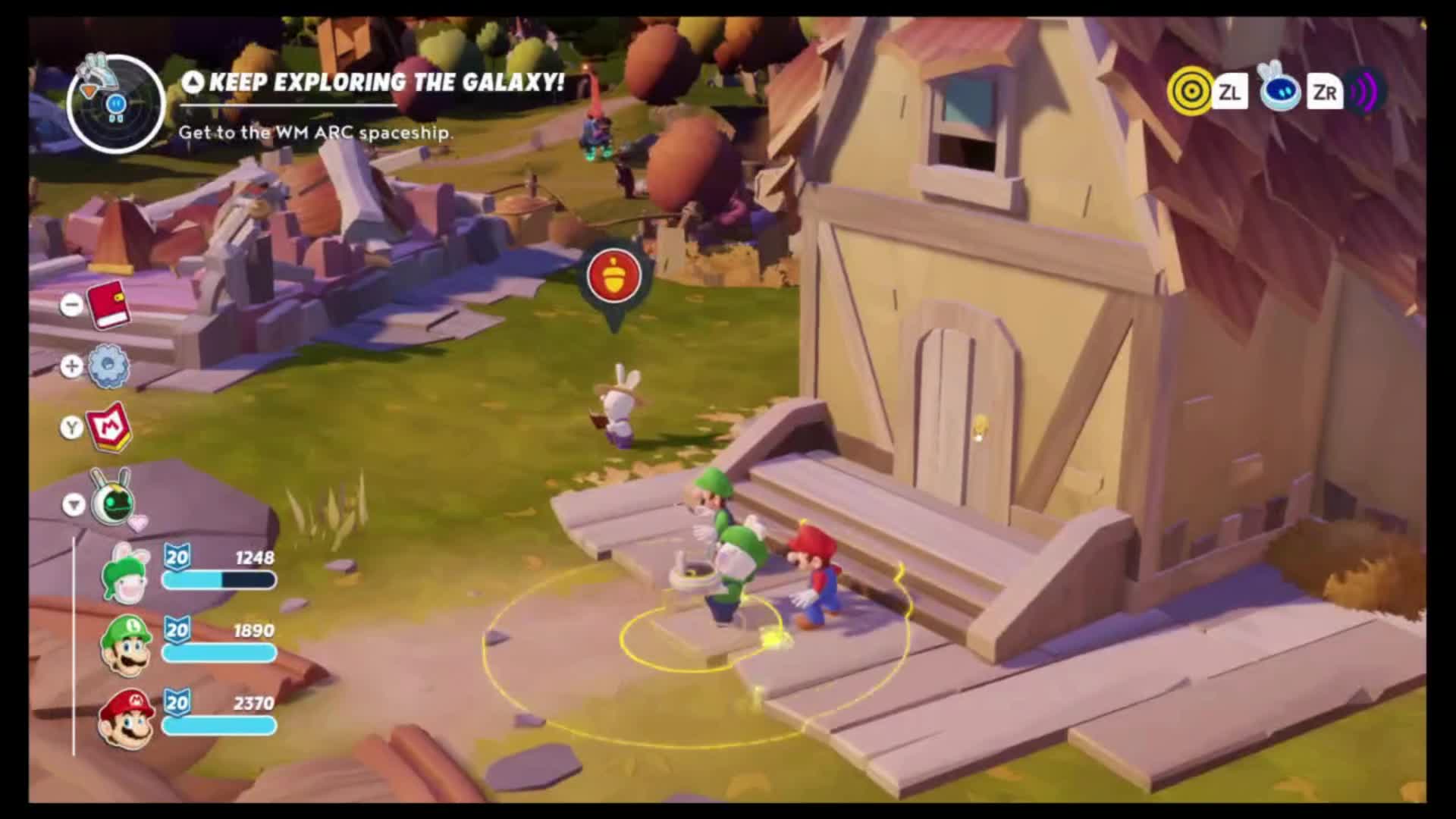
Task: Activate the purple sonar pulse icon beside ZR
Action: (1365, 93)
